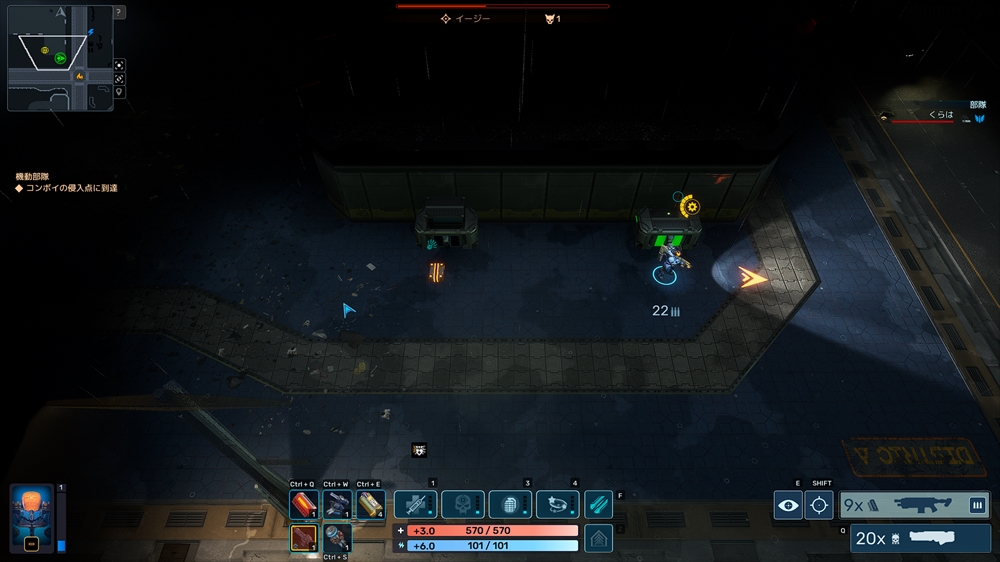The width and height of the screenshot is (1000, 562).
Task: Activate the skull ability
Action: [x=463, y=504]
